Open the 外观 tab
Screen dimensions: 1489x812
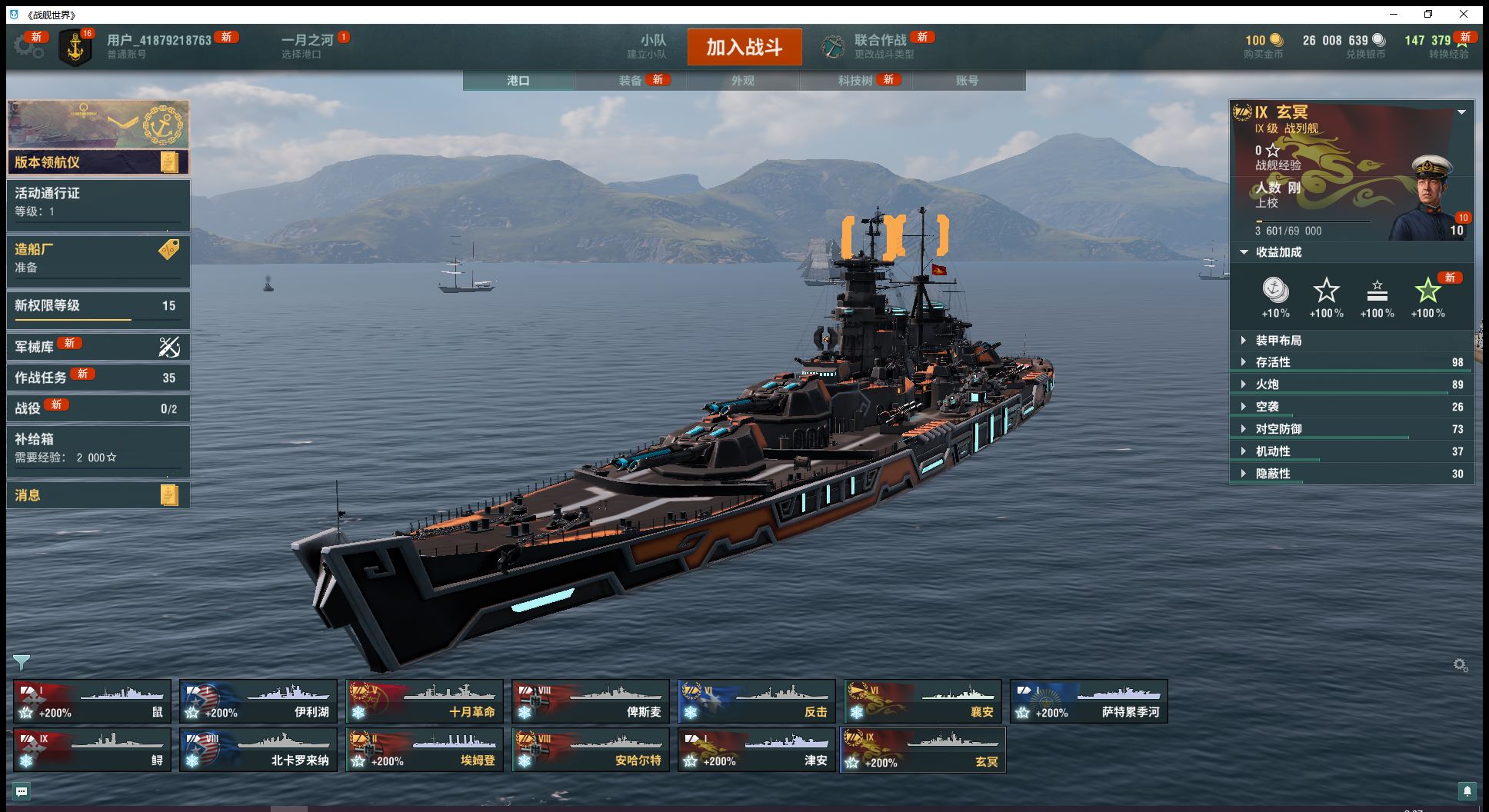pos(742,81)
